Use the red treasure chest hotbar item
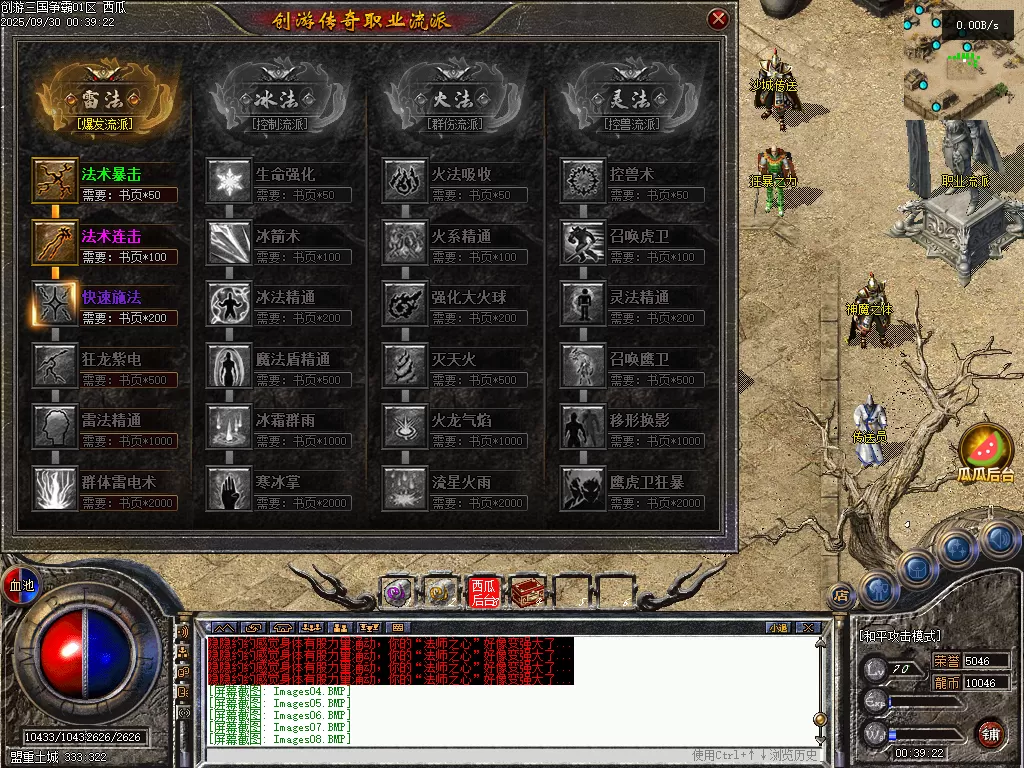This screenshot has height=768, width=1024. click(526, 593)
